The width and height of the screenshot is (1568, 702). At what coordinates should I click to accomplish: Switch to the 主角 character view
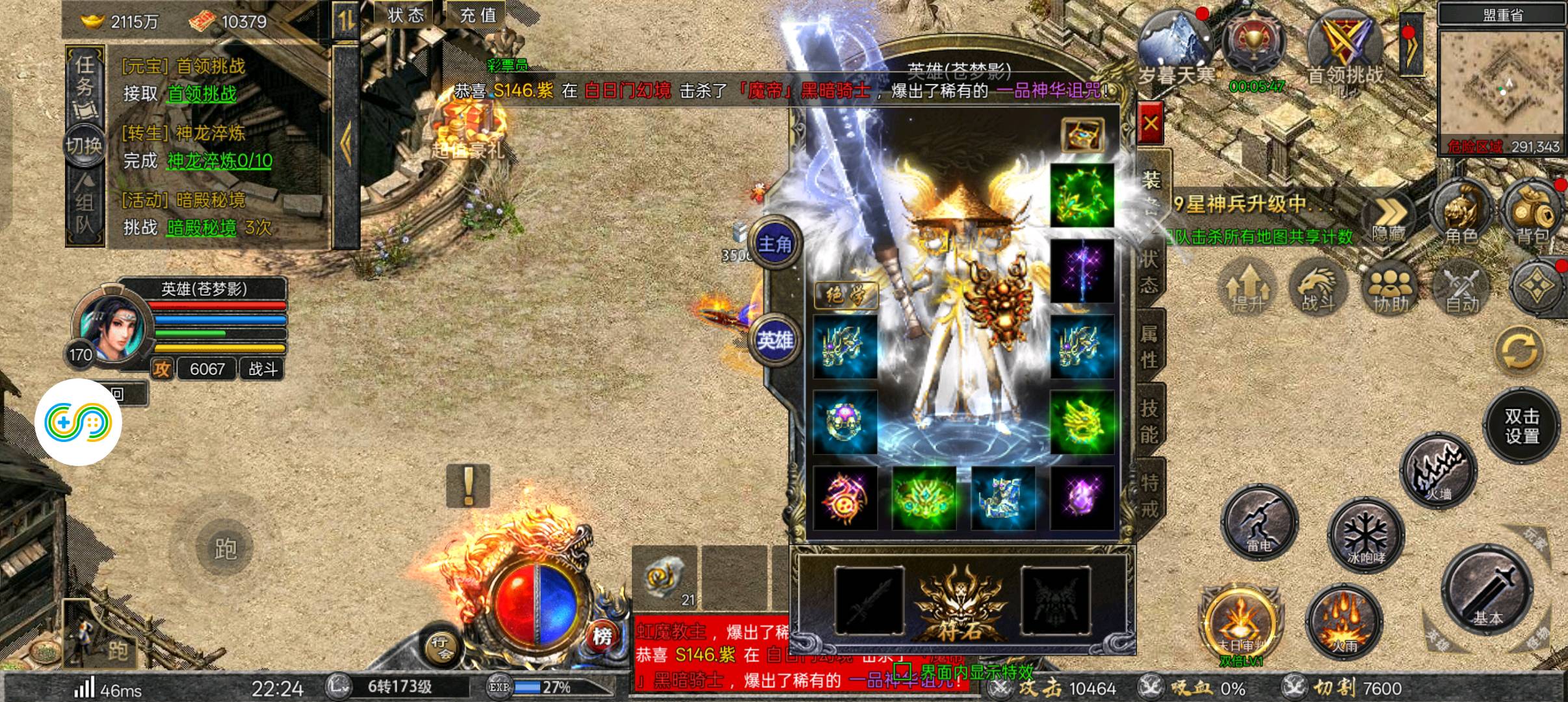(x=775, y=244)
